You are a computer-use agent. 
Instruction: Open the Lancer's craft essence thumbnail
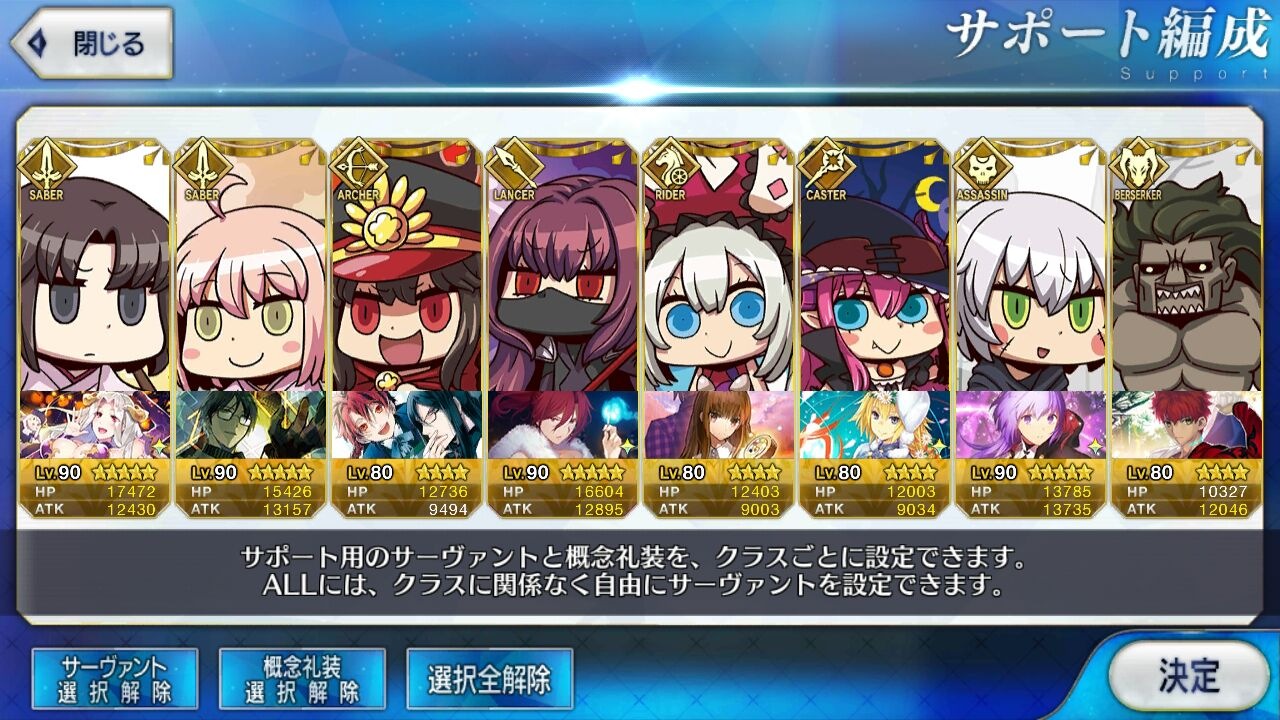click(562, 425)
